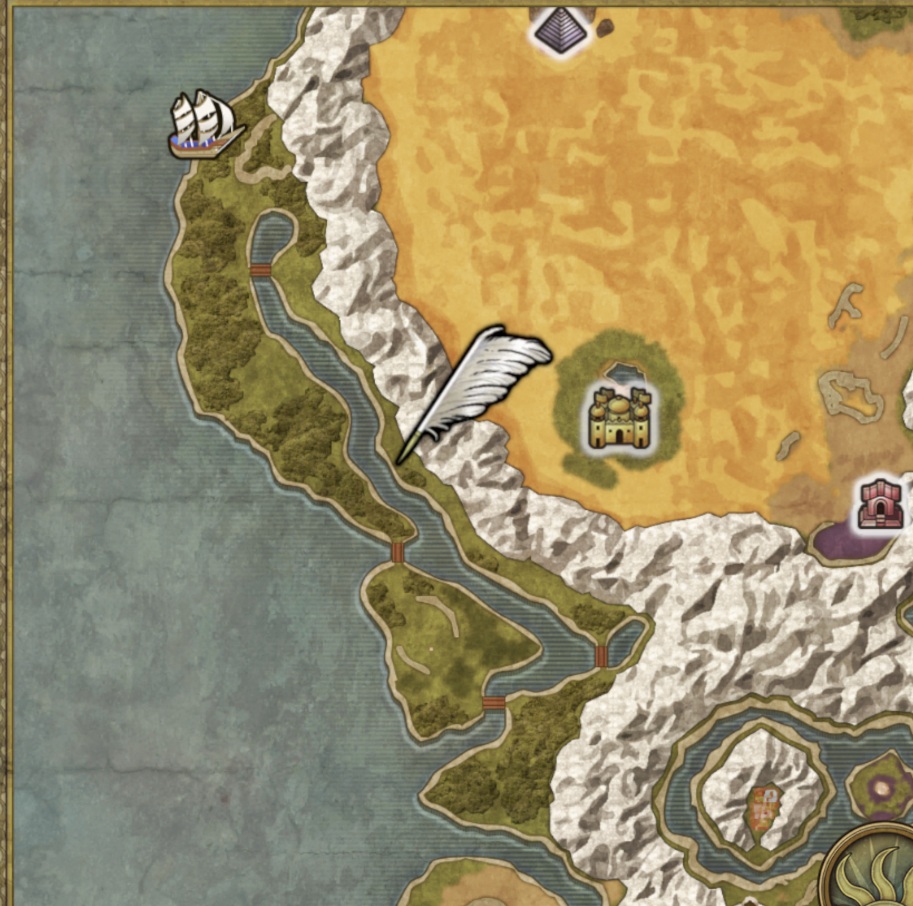
Task: Travel to the golden palace marker
Action: (x=619, y=415)
